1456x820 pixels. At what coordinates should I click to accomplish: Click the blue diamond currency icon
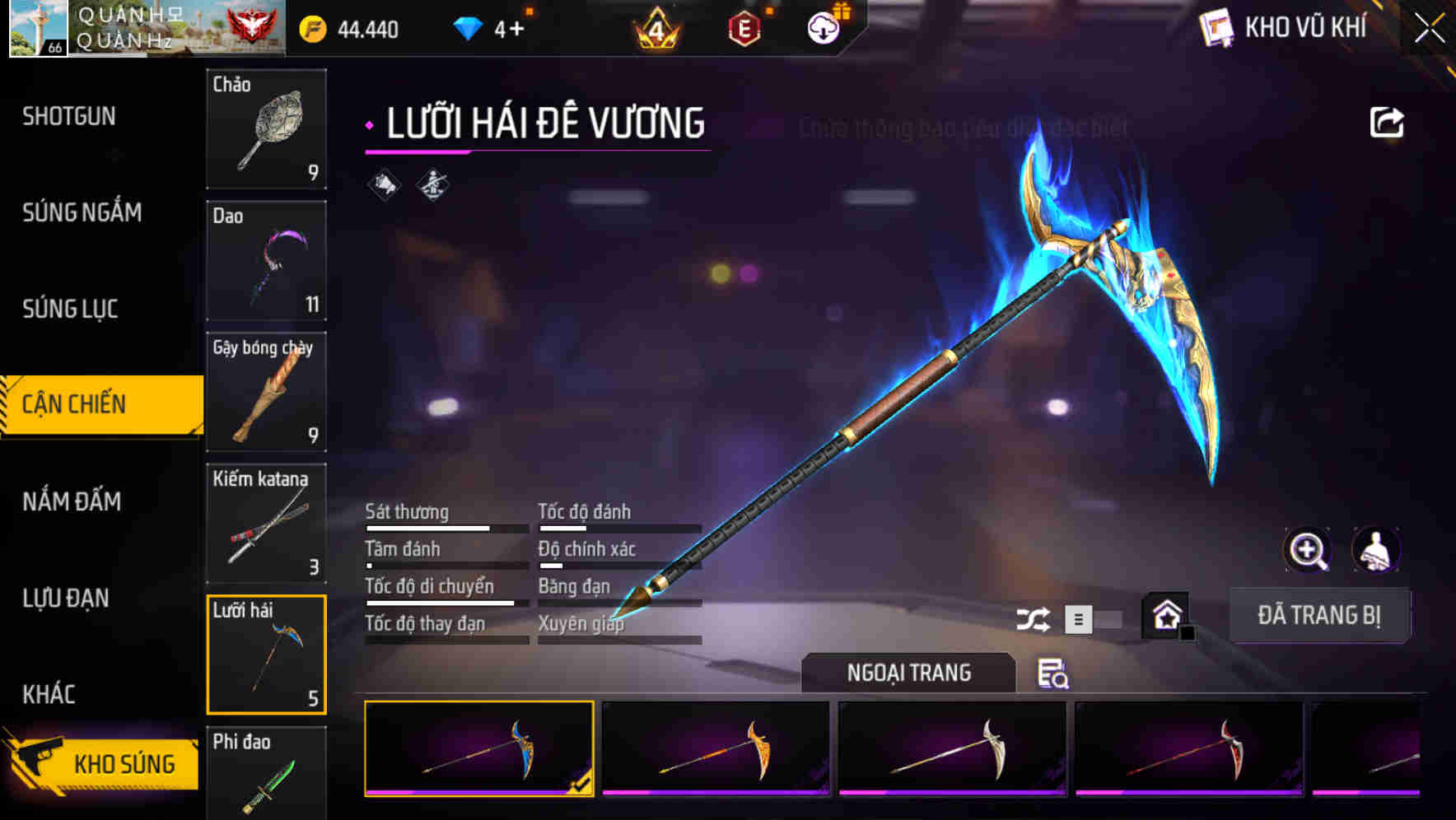click(x=467, y=27)
